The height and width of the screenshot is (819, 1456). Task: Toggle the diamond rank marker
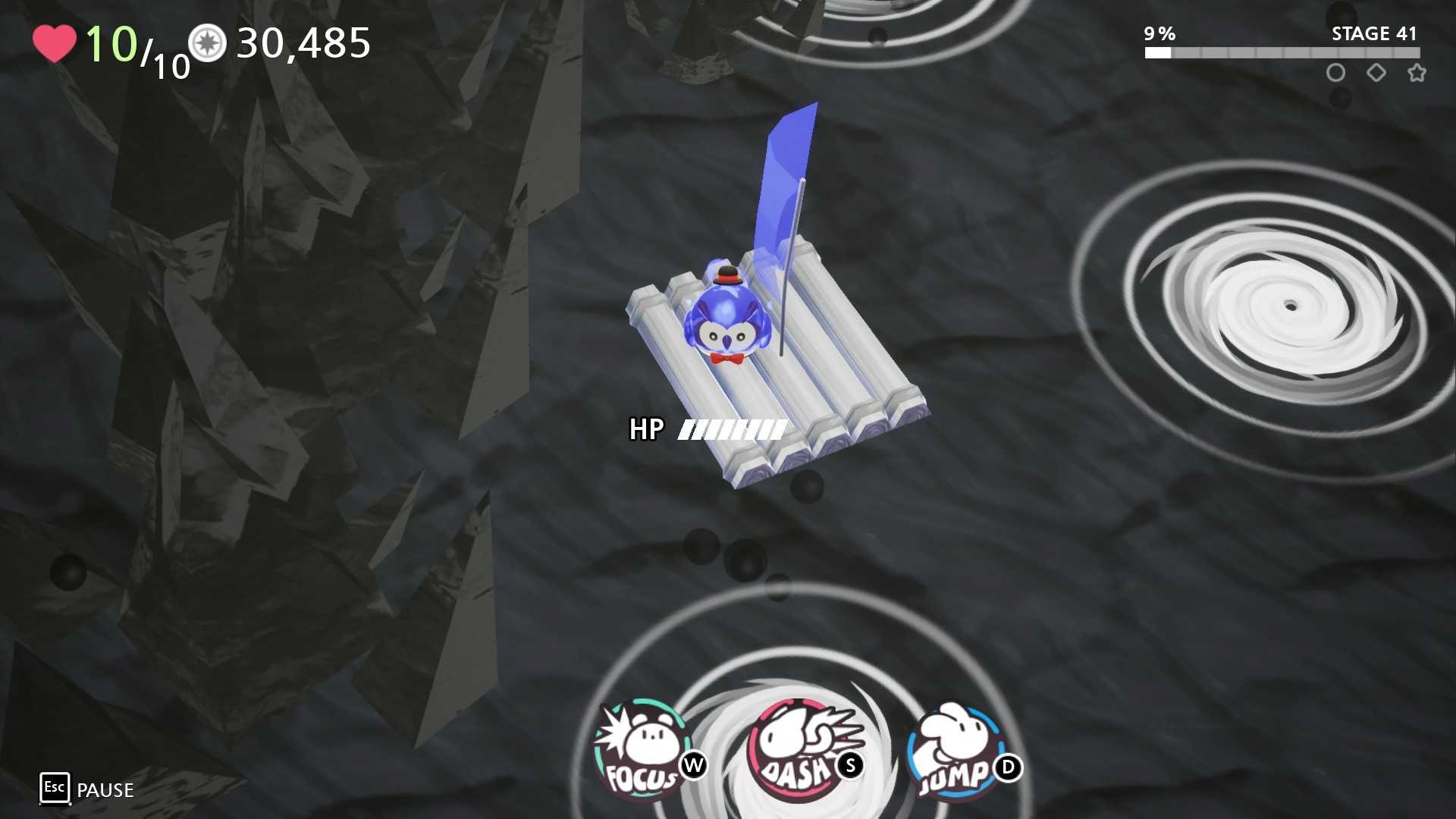1377,73
